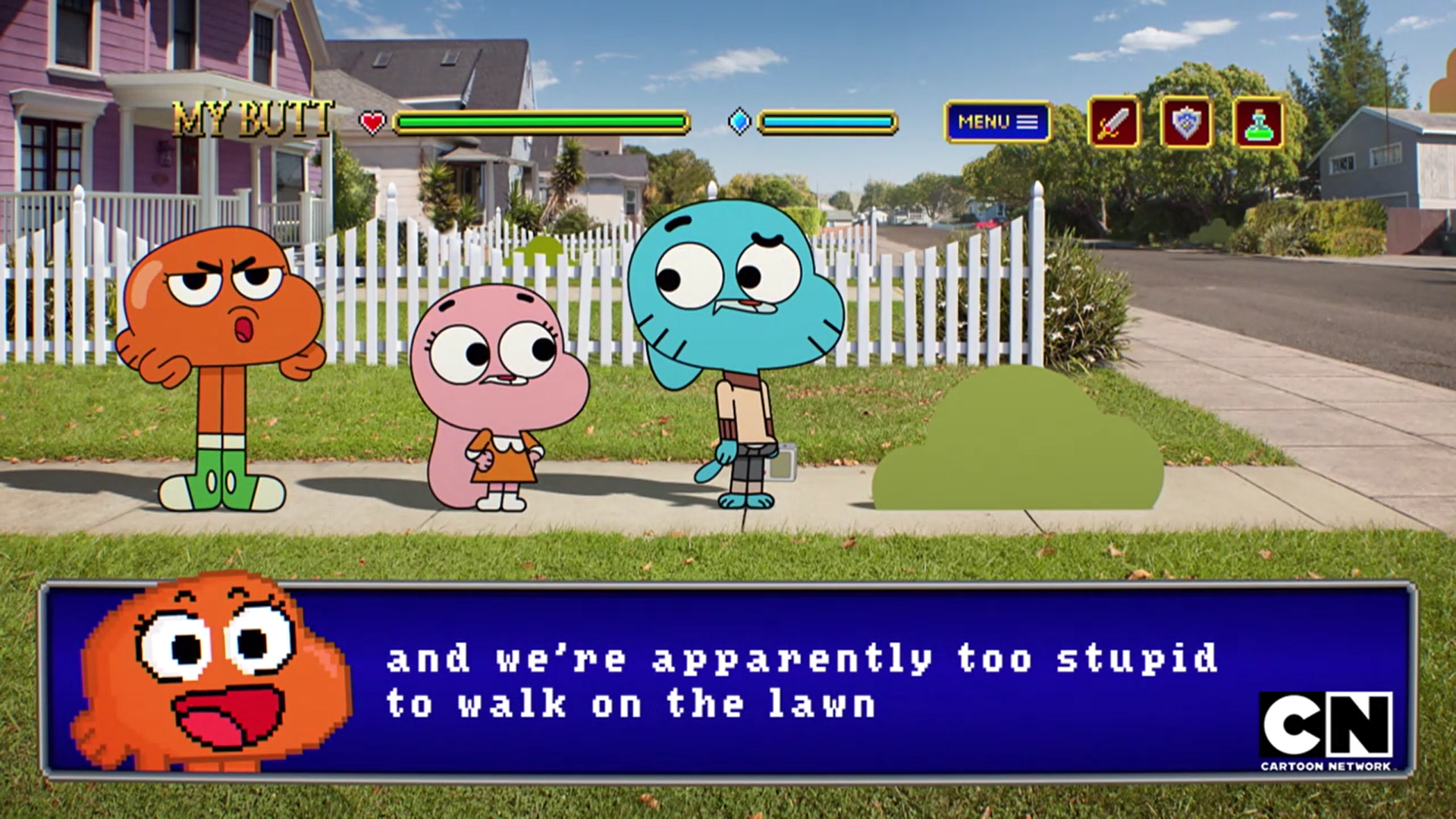The height and width of the screenshot is (819, 1456).
Task: Use the green potion icon
Action: point(1258,122)
